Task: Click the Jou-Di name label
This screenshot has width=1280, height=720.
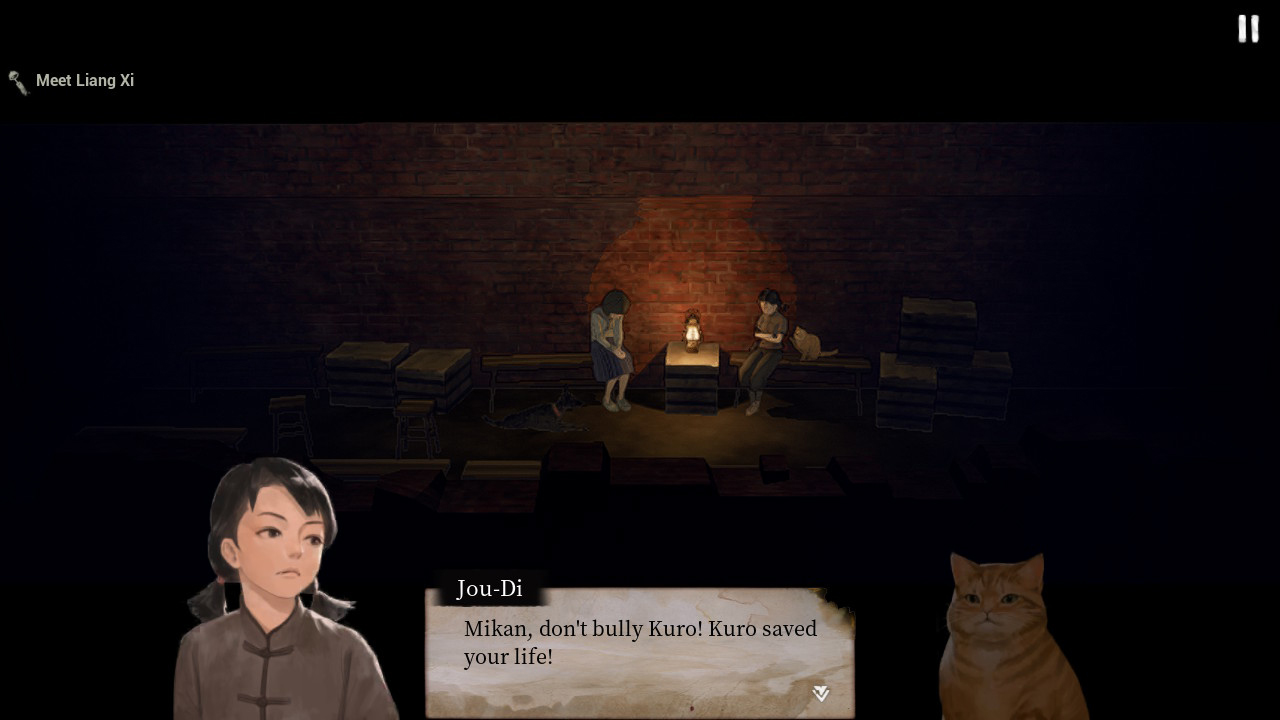Action: (488, 589)
